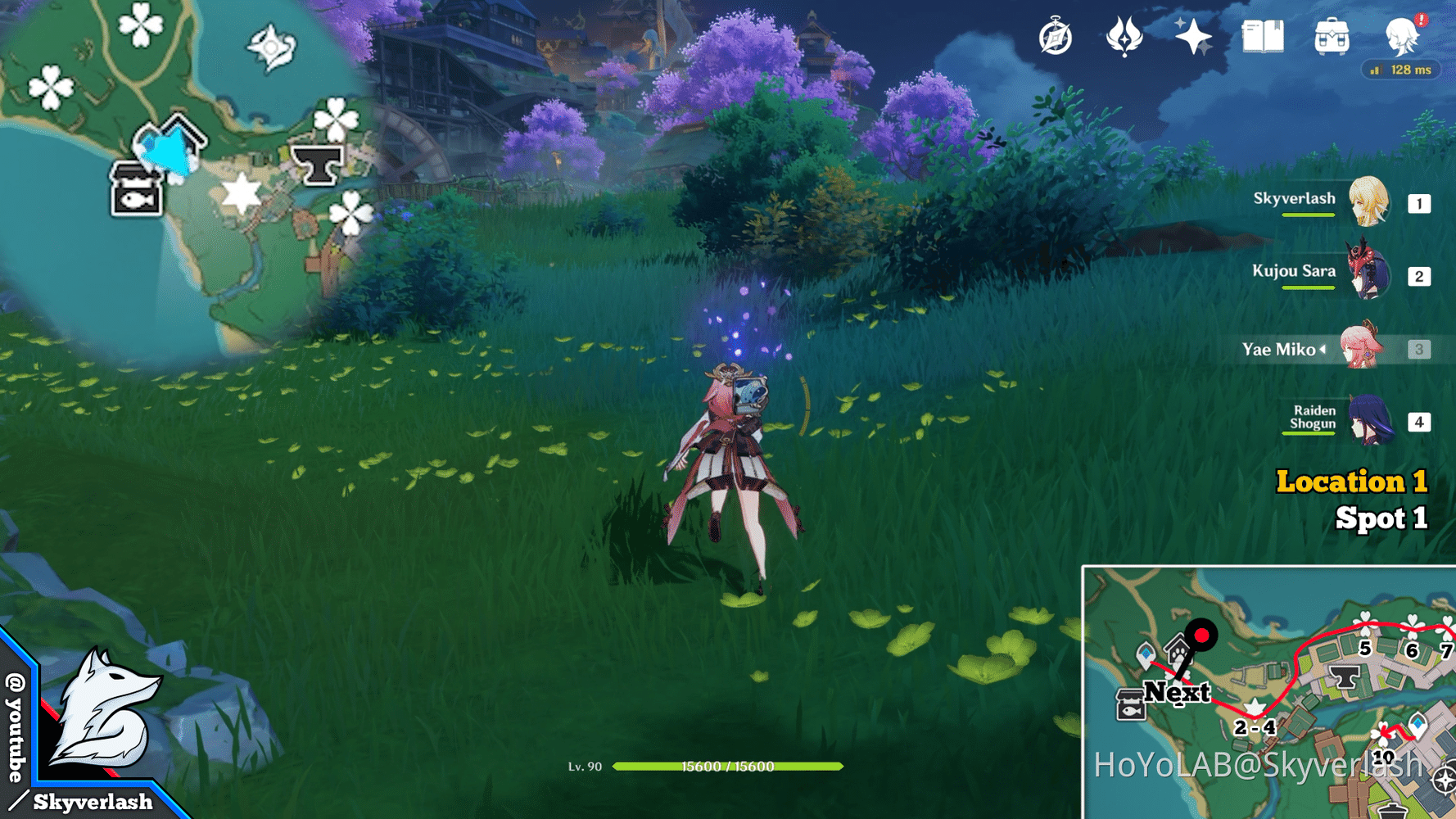Click the fox shrine marker atop the minimap
Screen dimensions: 1456x819
point(270,48)
